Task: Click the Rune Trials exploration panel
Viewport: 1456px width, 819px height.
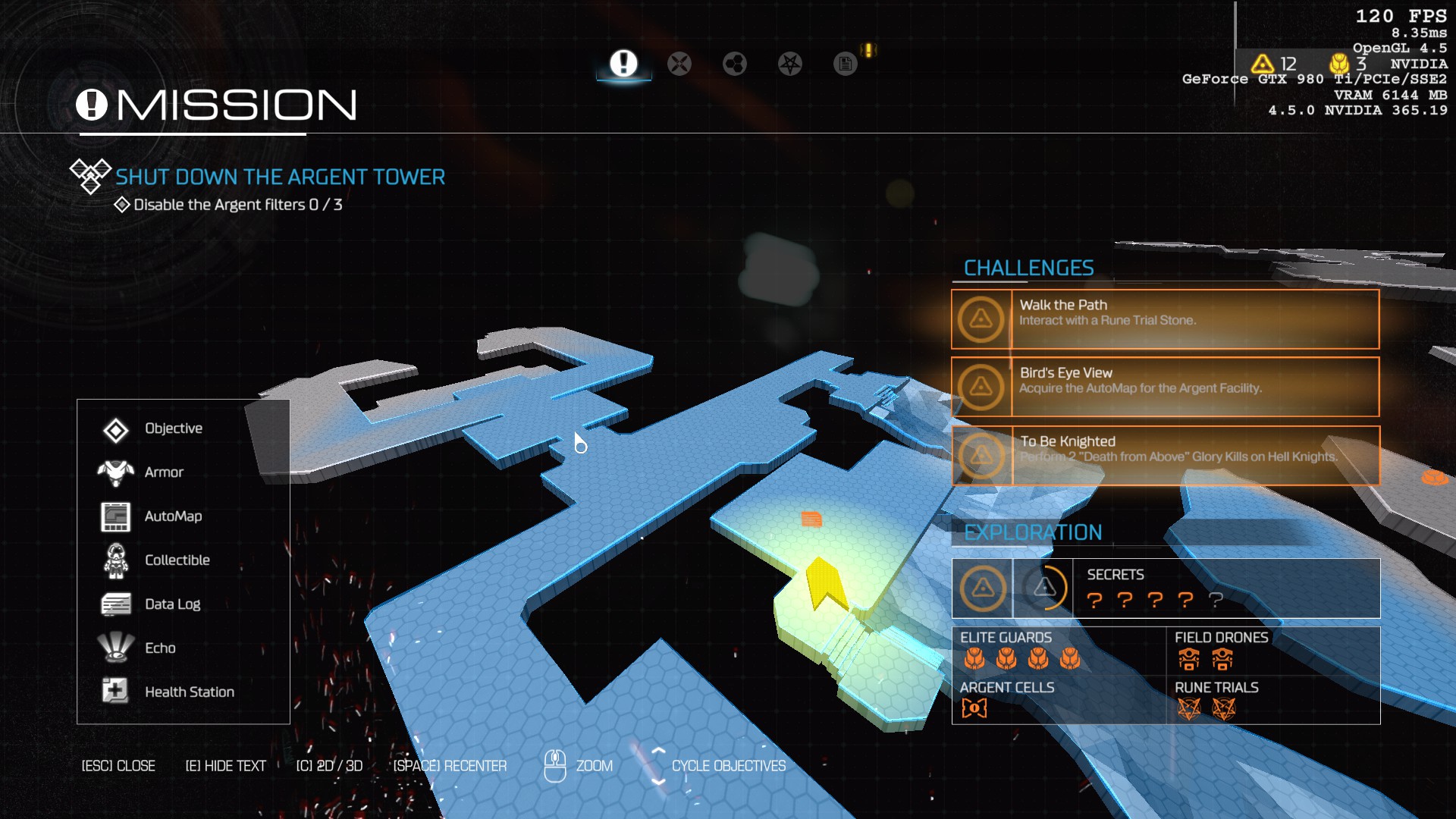Action: 1272,700
